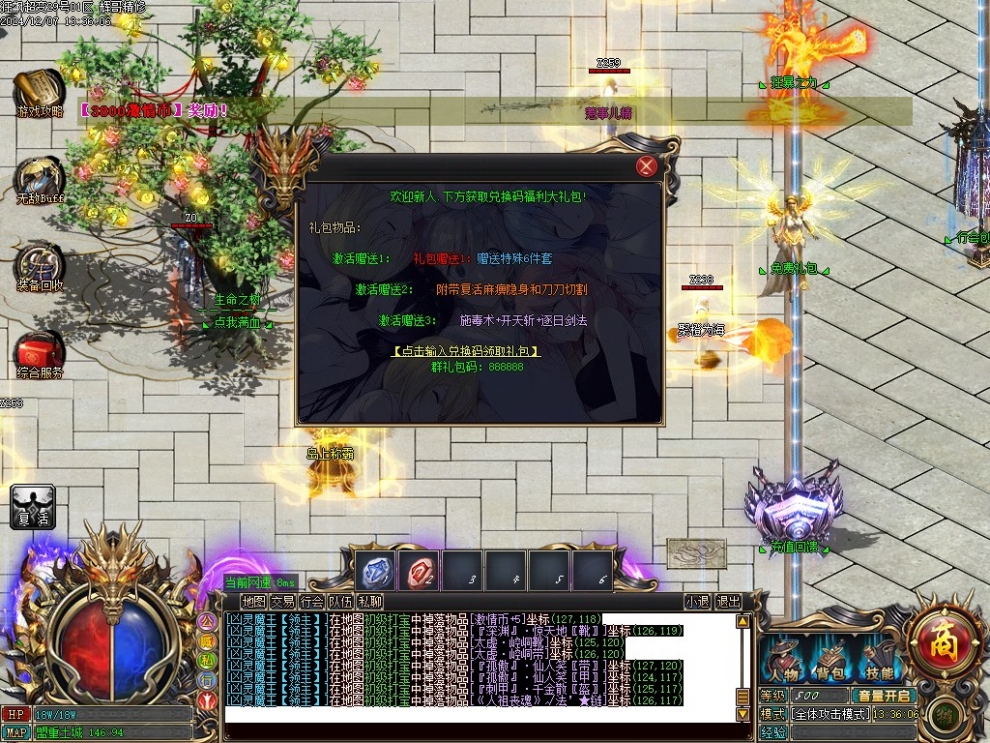Open the 装备回收 equipment recycle icon
This screenshot has width=990, height=743.
pos(40,266)
